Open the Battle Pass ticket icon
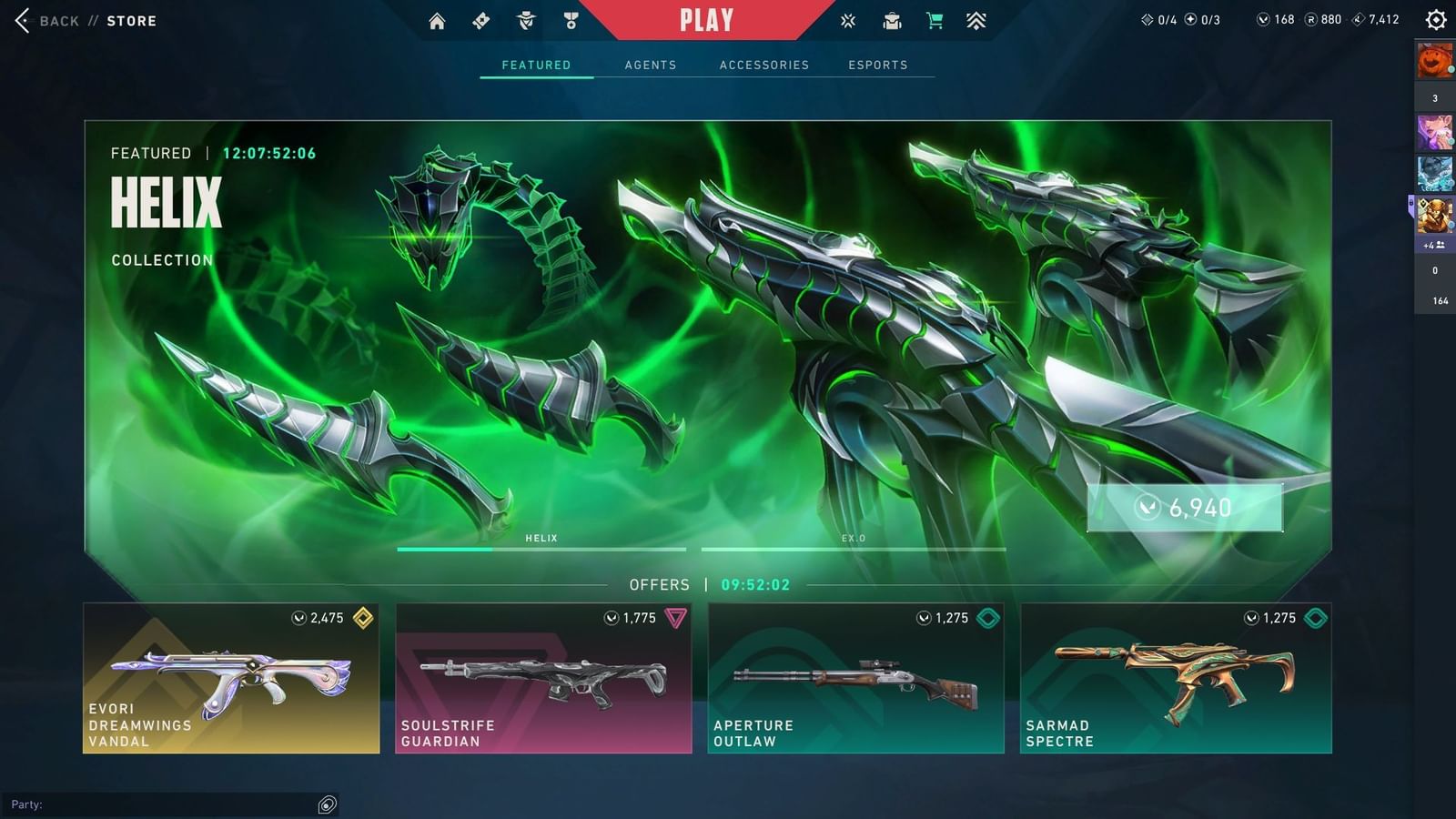The width and height of the screenshot is (1456, 819). coord(482,18)
